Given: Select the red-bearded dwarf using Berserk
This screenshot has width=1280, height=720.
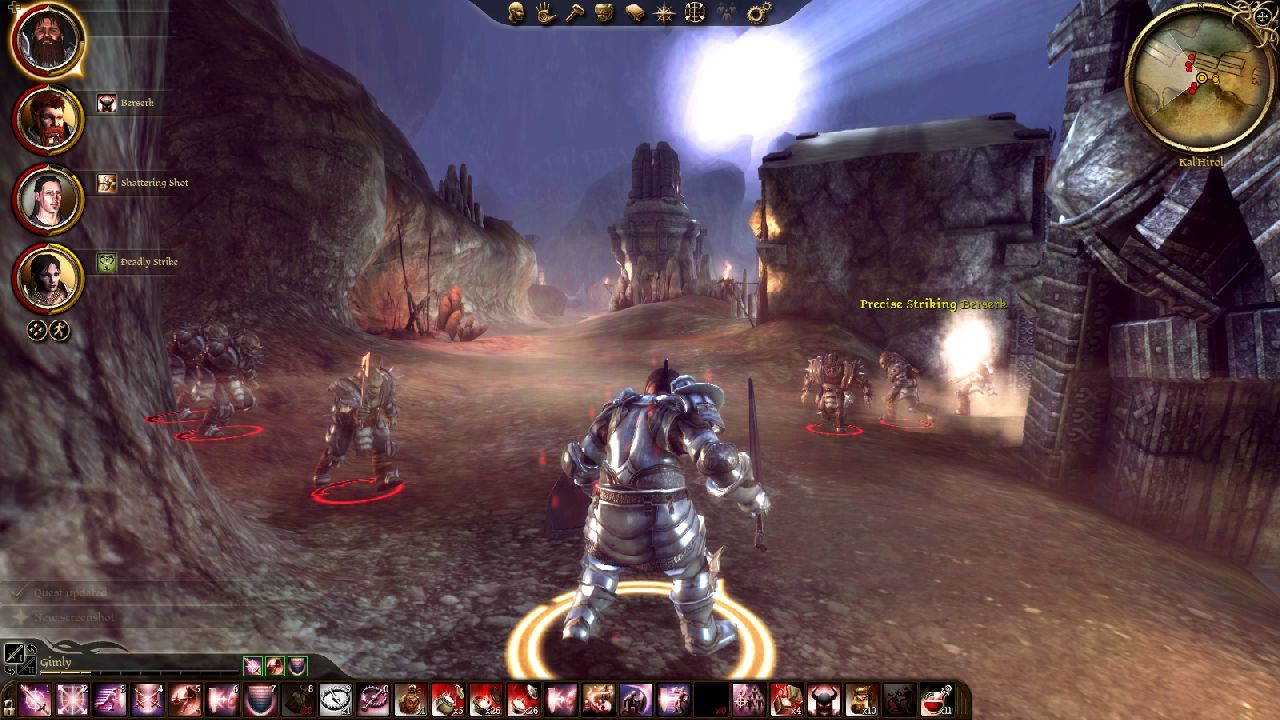Looking at the screenshot, I should pos(48,119).
